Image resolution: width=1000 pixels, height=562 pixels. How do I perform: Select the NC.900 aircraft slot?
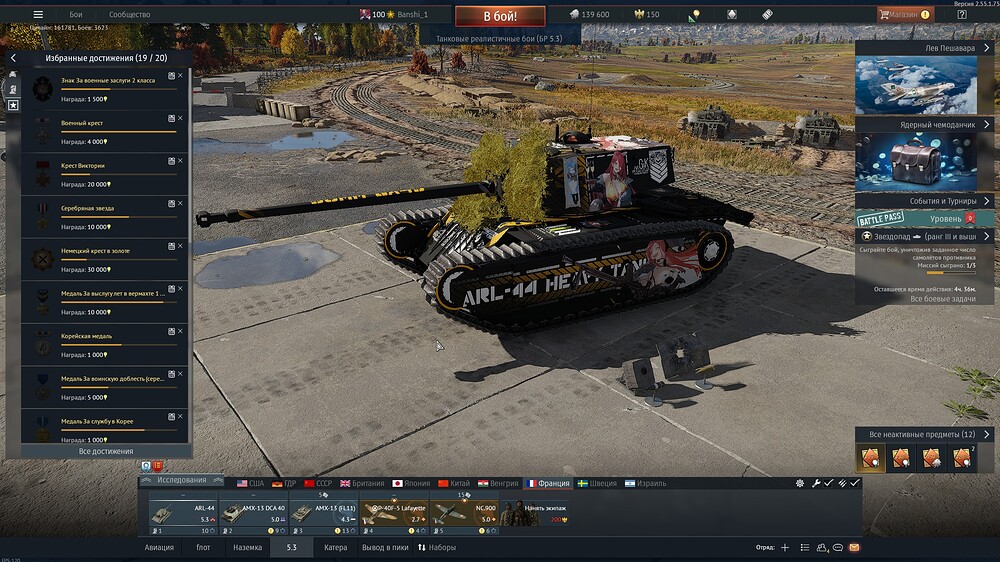click(x=463, y=513)
